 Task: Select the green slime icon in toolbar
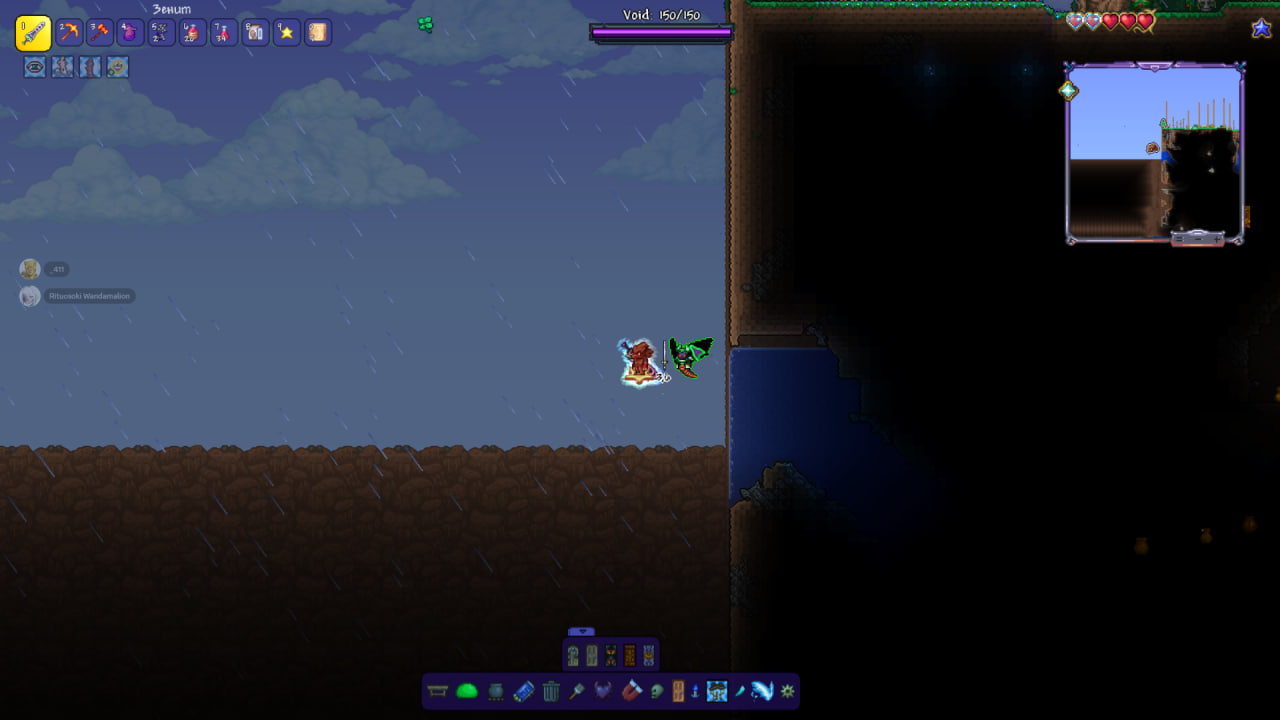(x=467, y=691)
